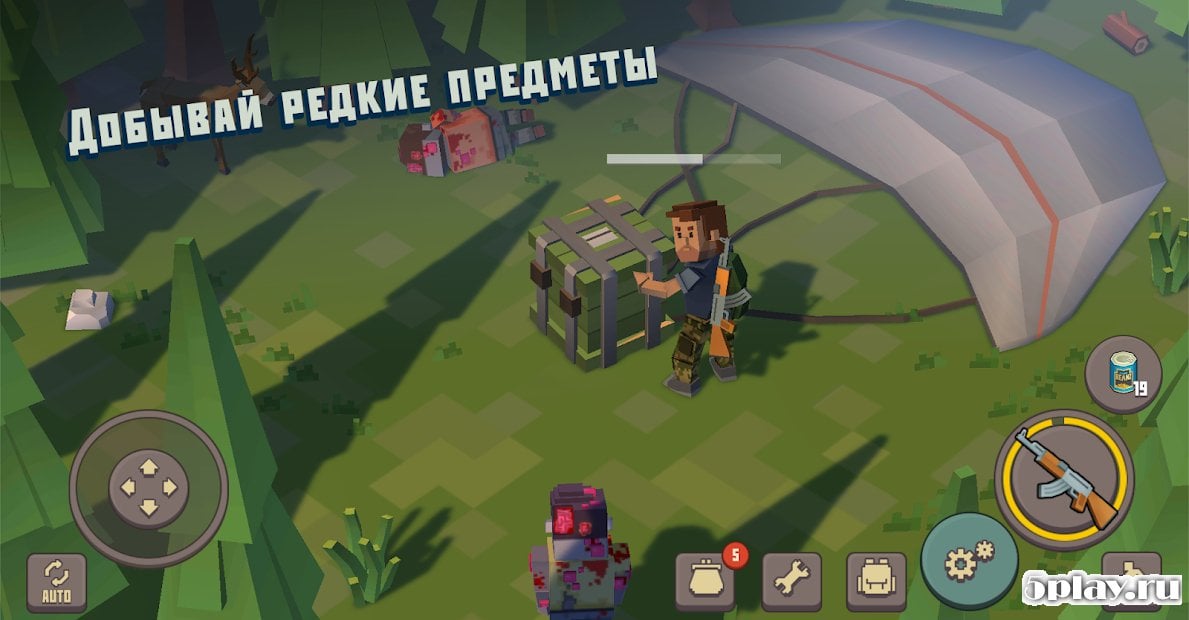Tap the round gears action button

(x=969, y=561)
